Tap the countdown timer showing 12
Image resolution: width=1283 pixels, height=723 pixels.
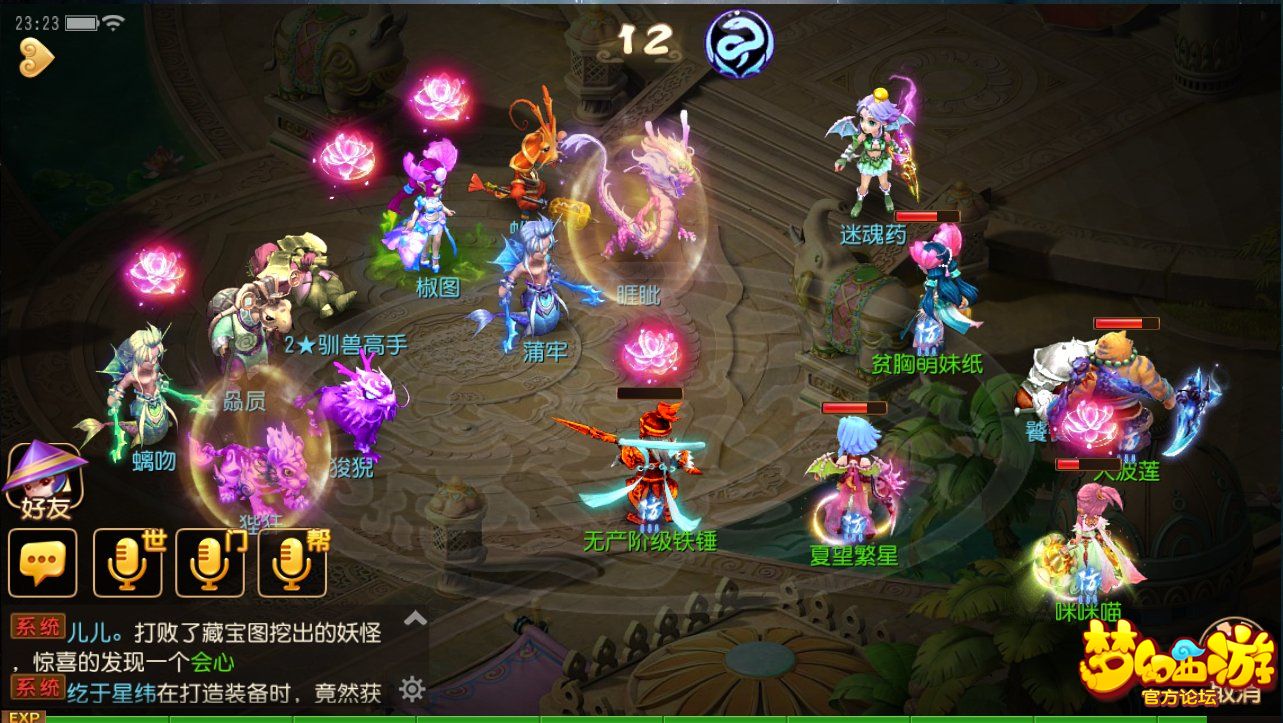click(x=648, y=37)
